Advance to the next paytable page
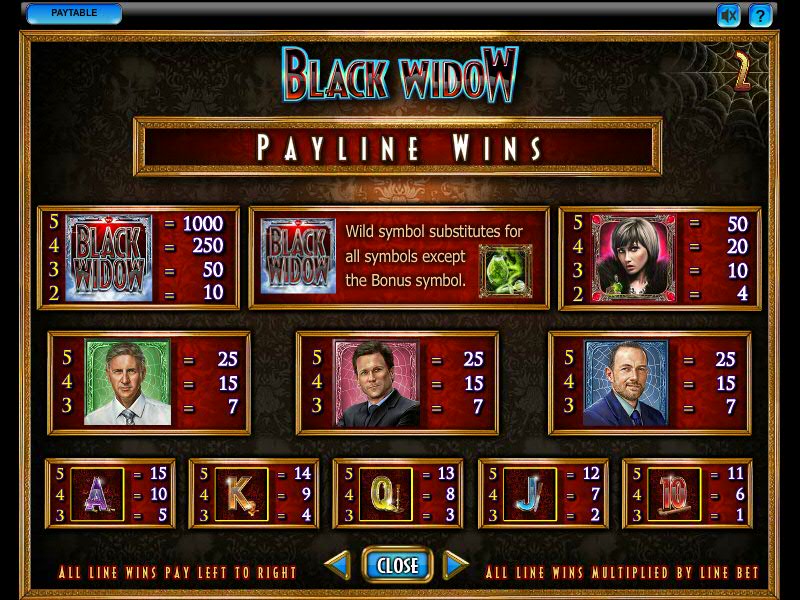This screenshot has width=800, height=600. click(456, 566)
